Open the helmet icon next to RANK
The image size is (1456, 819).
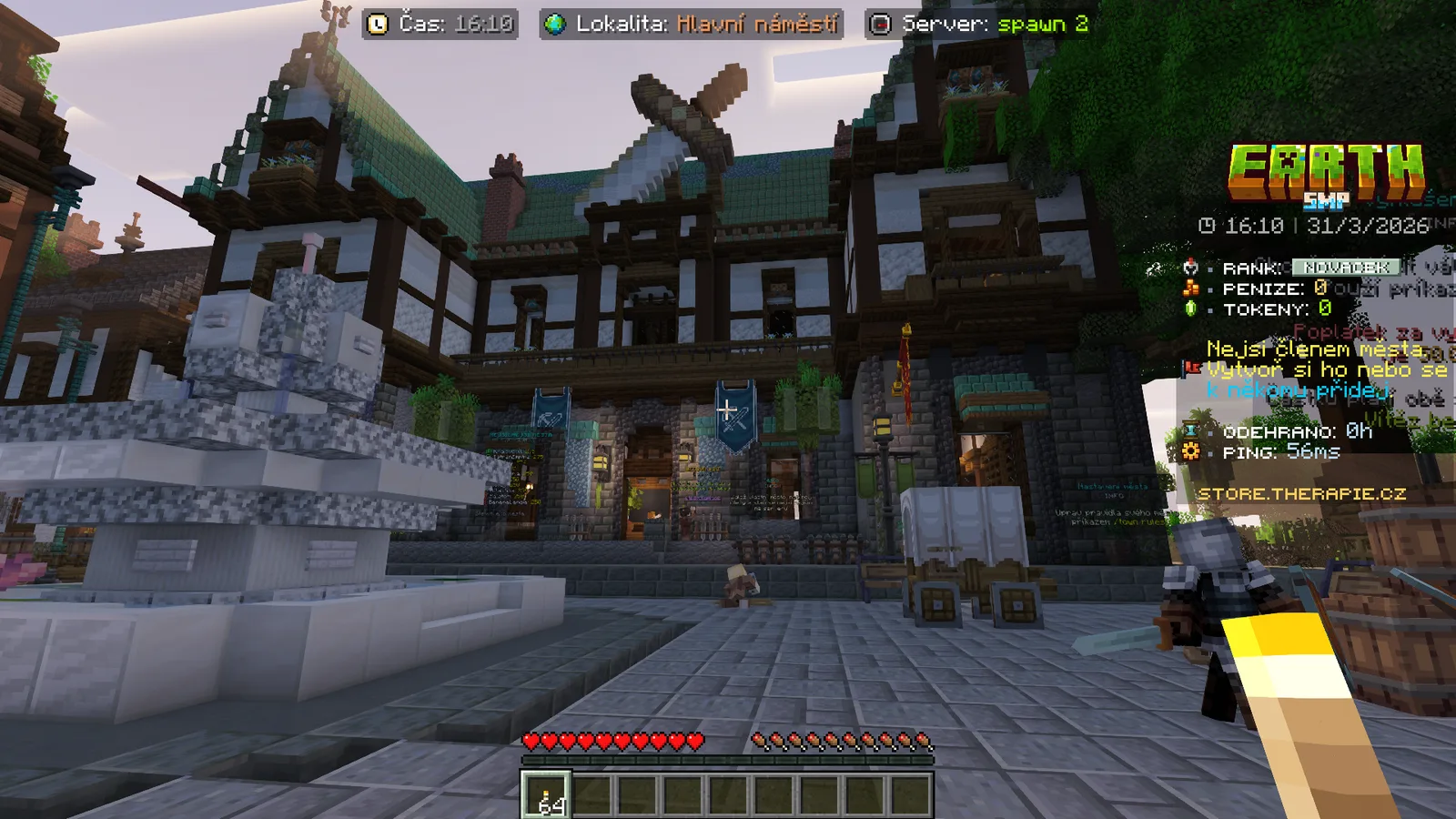click(1189, 267)
